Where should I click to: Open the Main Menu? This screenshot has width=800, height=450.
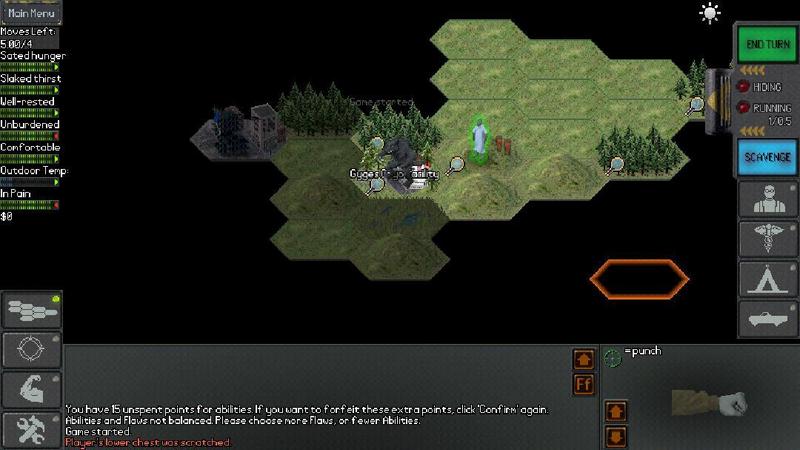(31, 13)
